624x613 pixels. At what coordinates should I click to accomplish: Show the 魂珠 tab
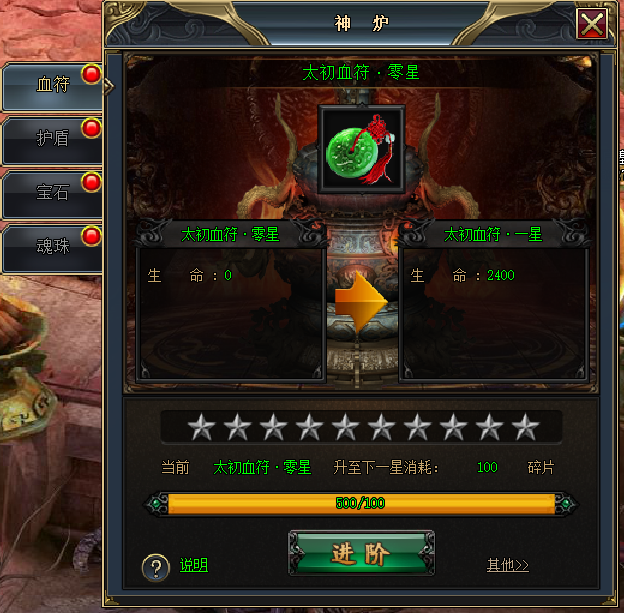tap(53, 247)
